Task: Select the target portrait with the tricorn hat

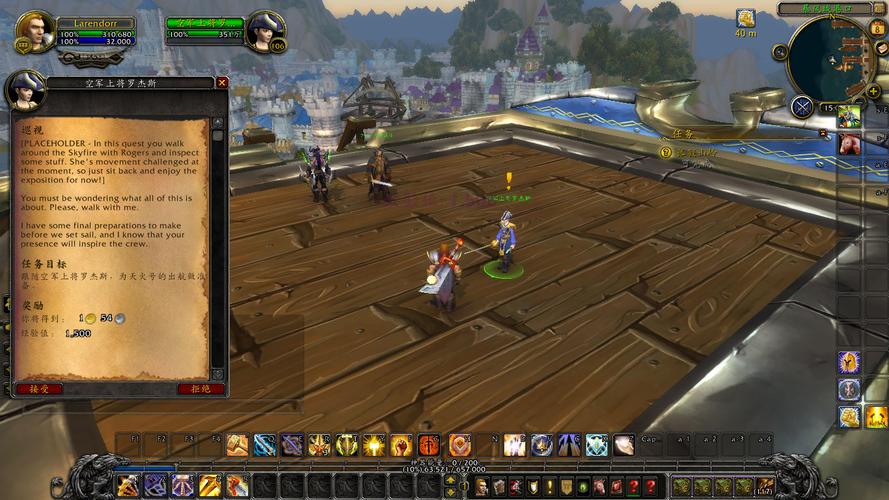Action: tap(265, 30)
